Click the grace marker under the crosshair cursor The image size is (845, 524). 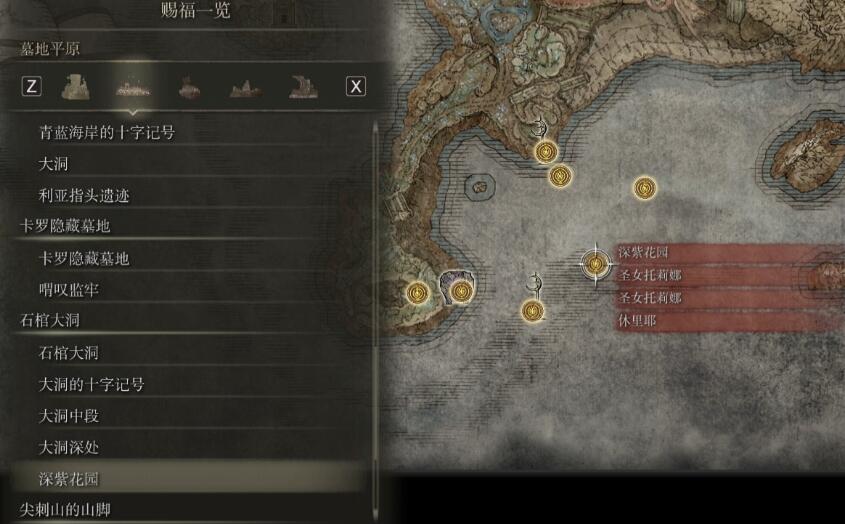597,263
